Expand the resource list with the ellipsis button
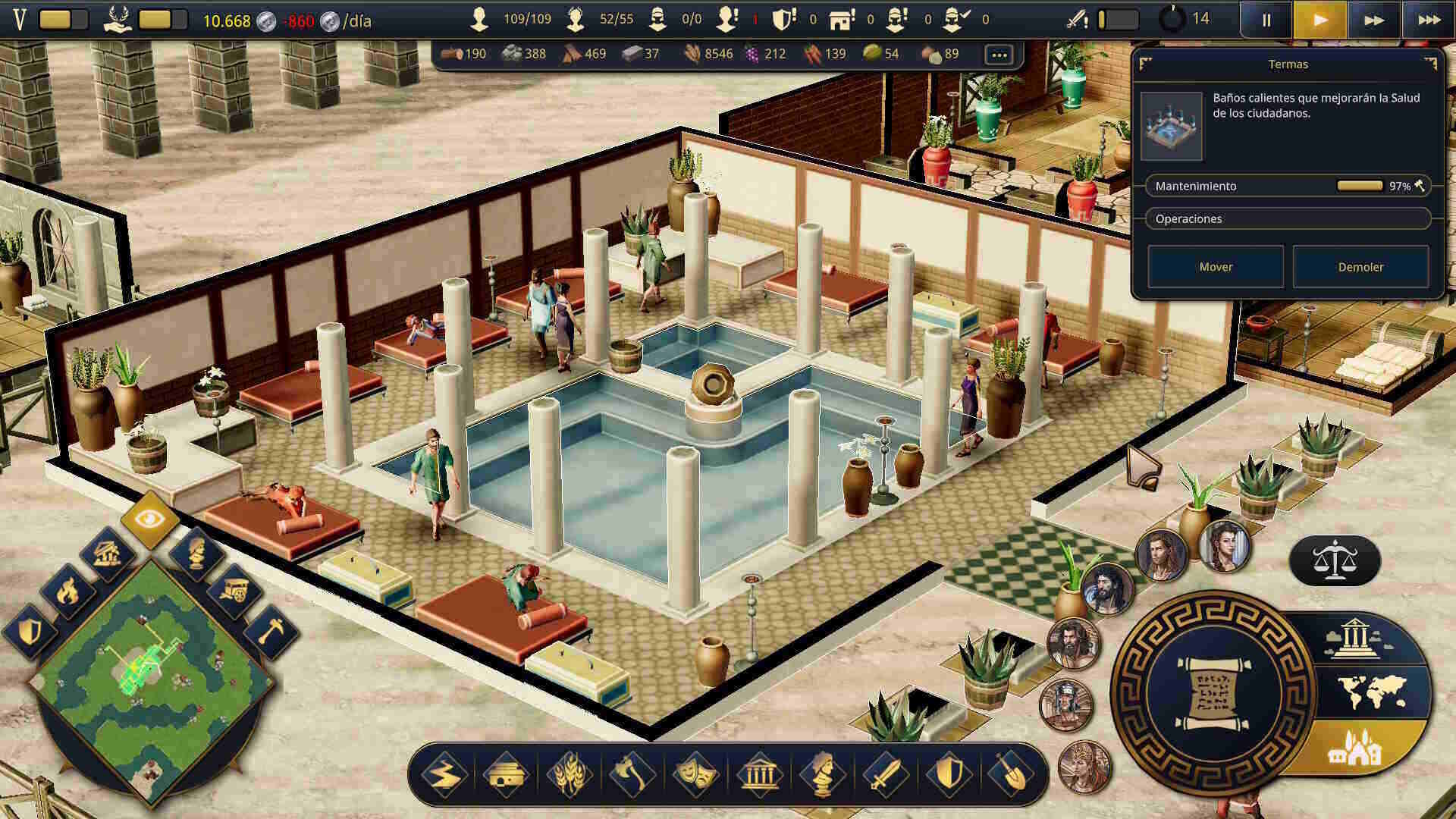 point(999,55)
